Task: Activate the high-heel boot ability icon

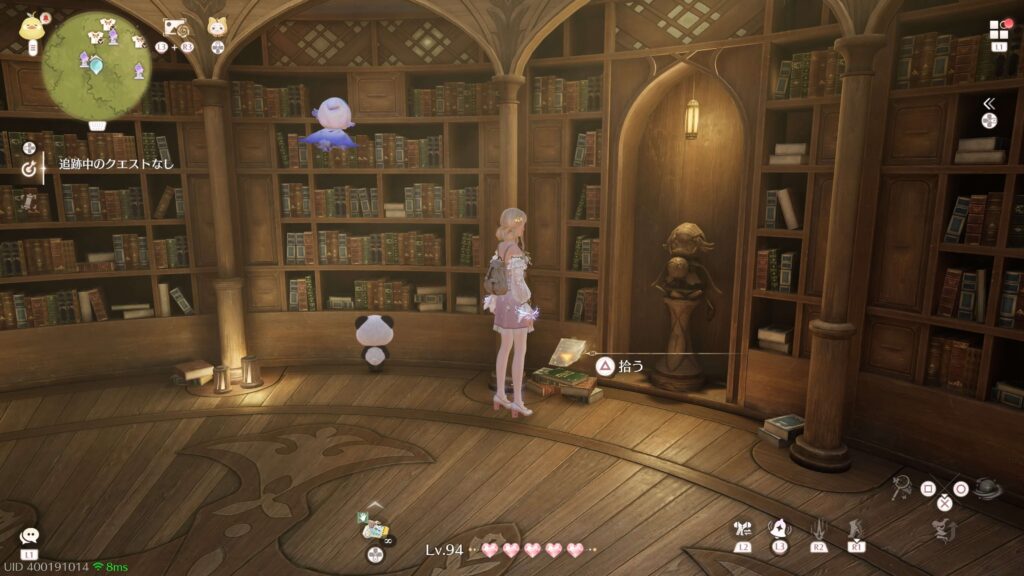Action: pos(856,529)
